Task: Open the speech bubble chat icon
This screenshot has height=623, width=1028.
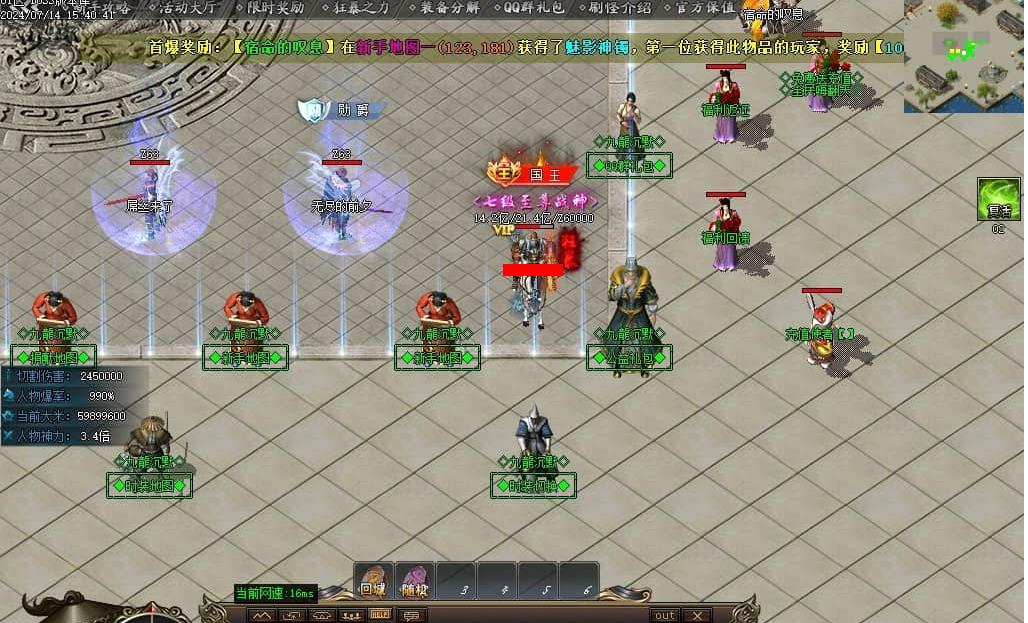Action: [410, 615]
